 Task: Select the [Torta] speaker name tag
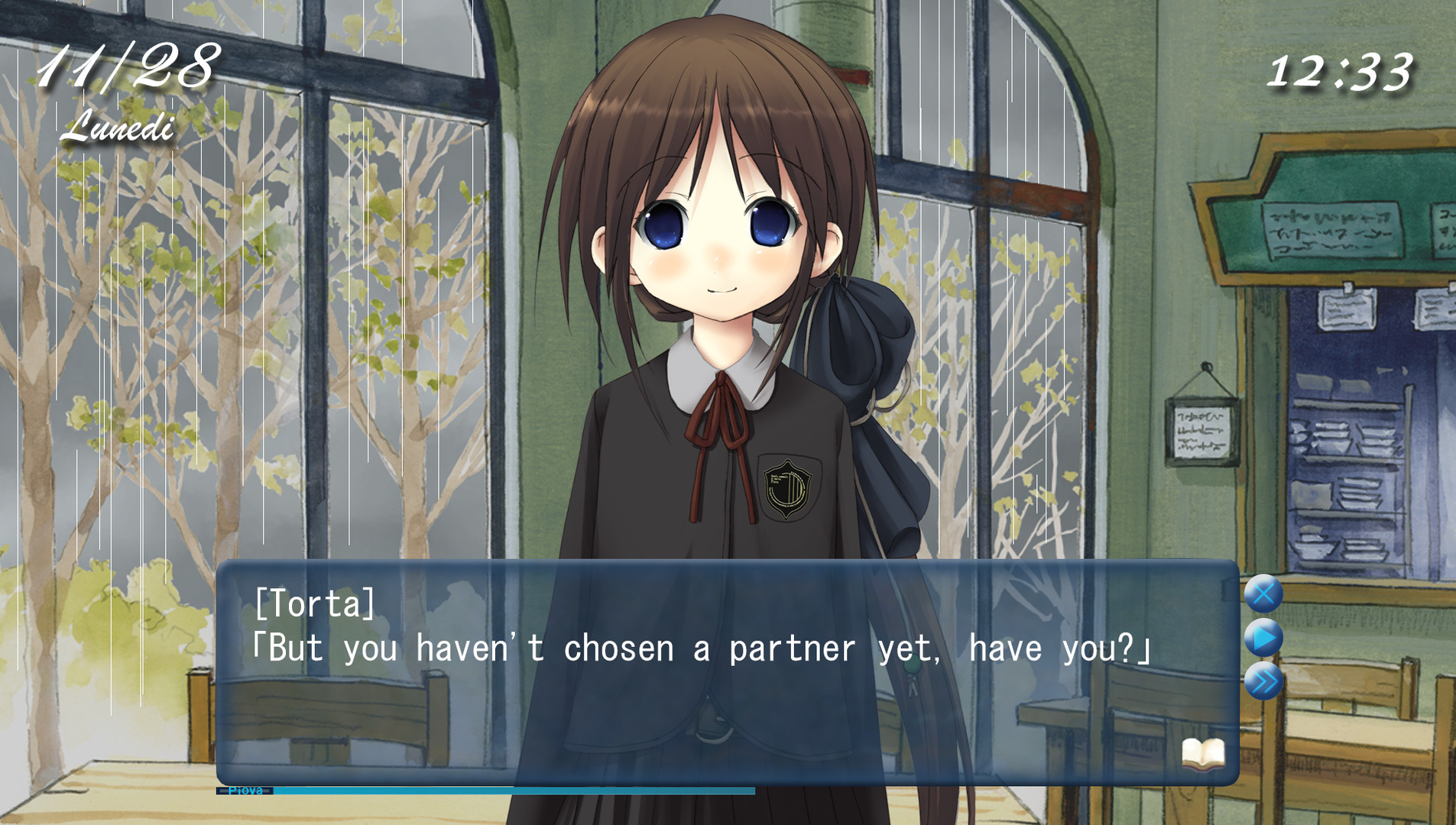(x=315, y=606)
